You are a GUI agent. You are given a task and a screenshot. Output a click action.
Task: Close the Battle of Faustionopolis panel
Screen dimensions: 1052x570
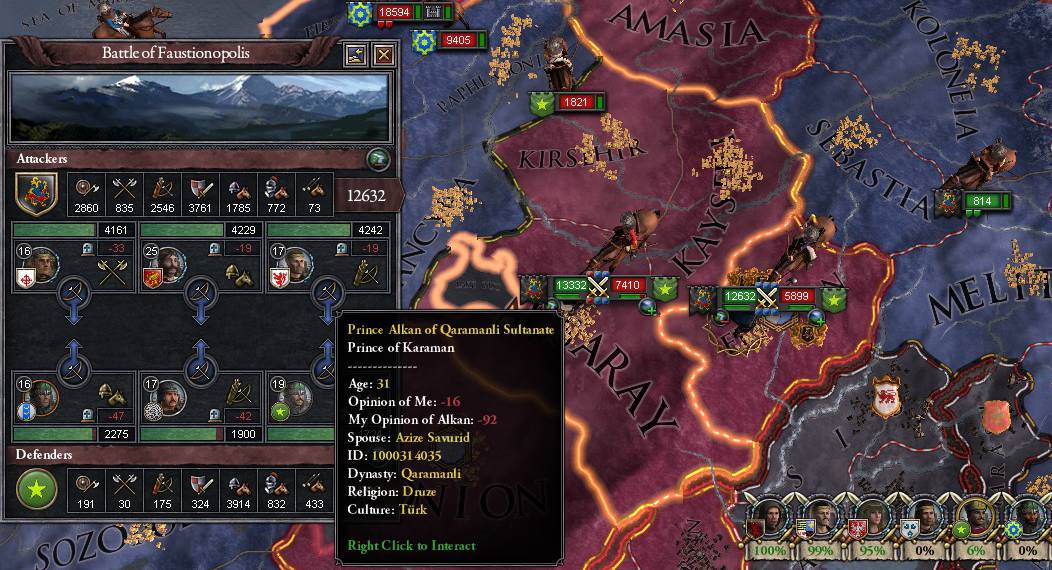click(x=384, y=55)
